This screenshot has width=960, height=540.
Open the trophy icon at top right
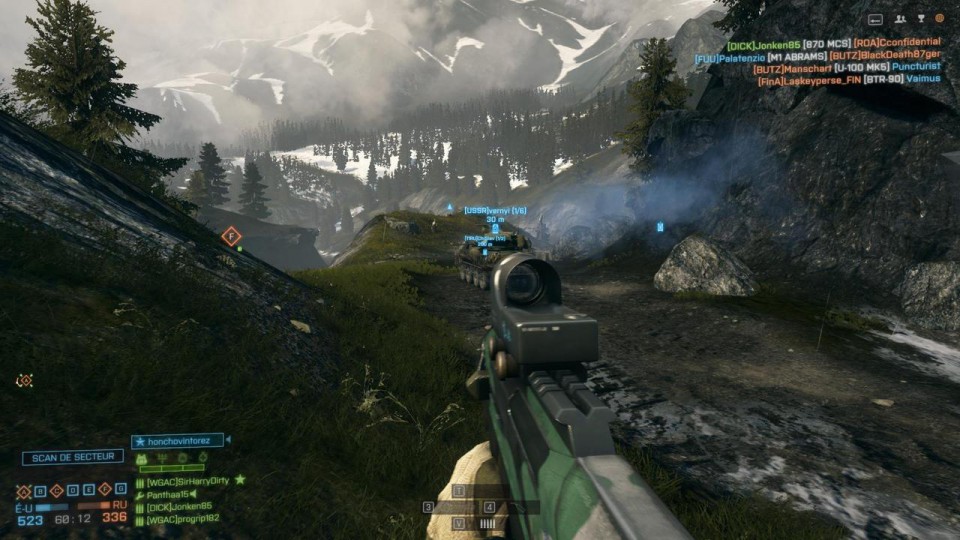920,18
